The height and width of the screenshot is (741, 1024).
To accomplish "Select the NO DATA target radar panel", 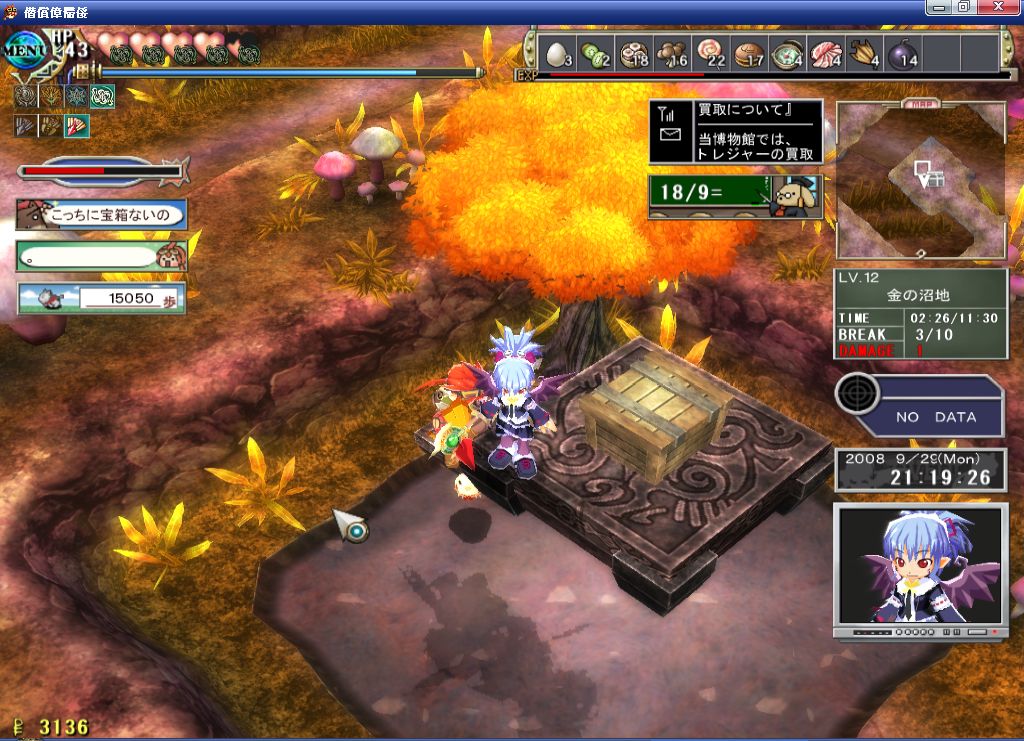I will pos(919,406).
